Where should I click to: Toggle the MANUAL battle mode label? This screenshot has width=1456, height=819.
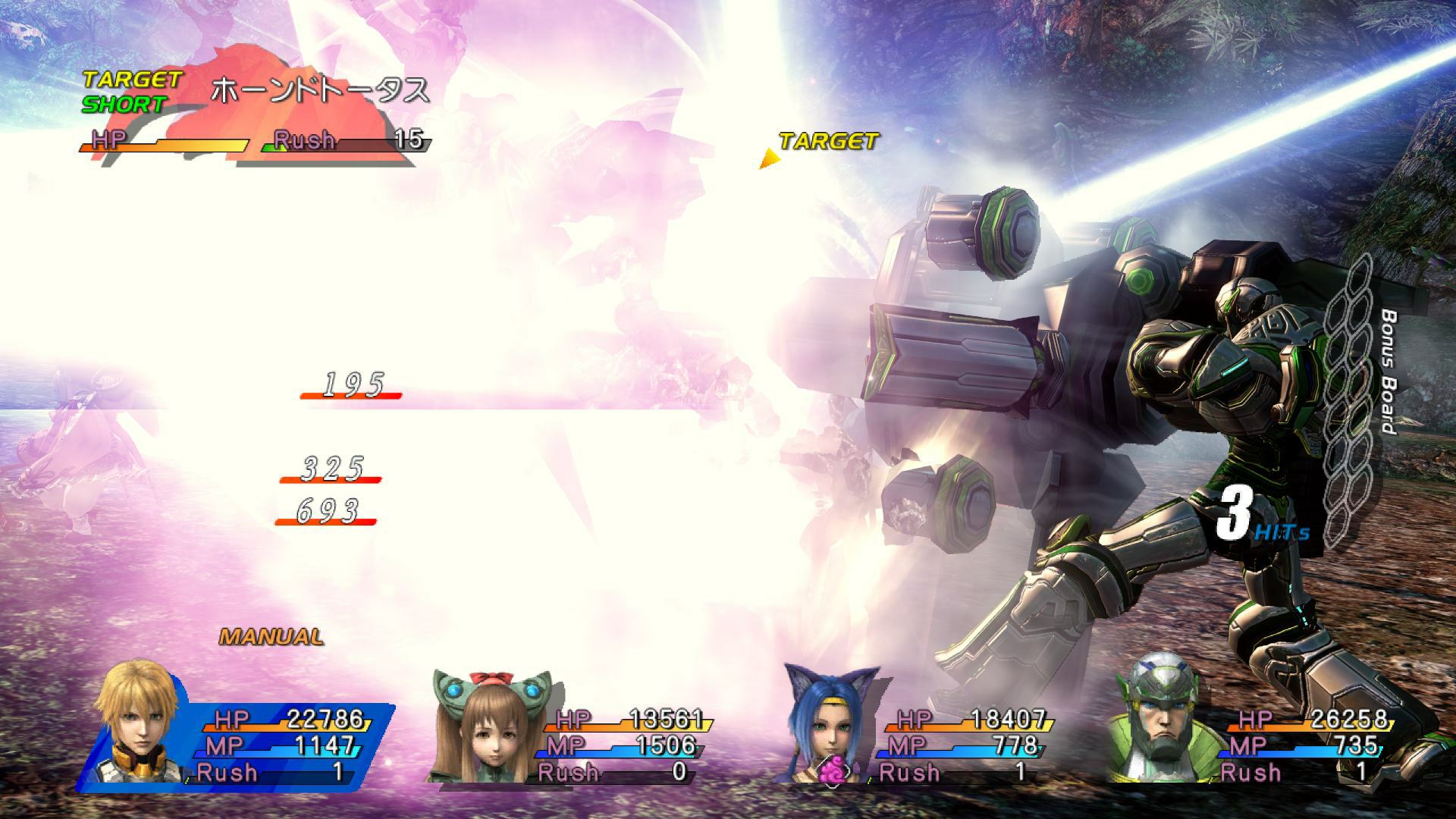click(269, 637)
